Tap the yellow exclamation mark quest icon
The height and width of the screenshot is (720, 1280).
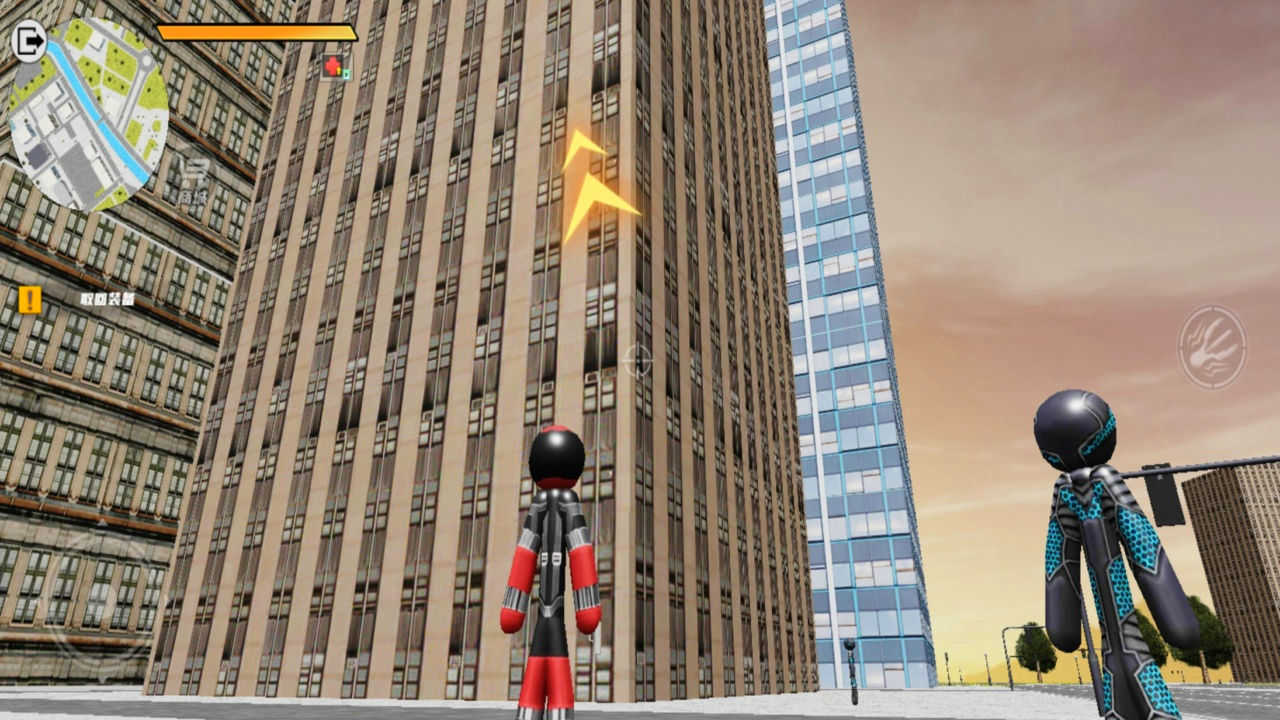[30, 299]
